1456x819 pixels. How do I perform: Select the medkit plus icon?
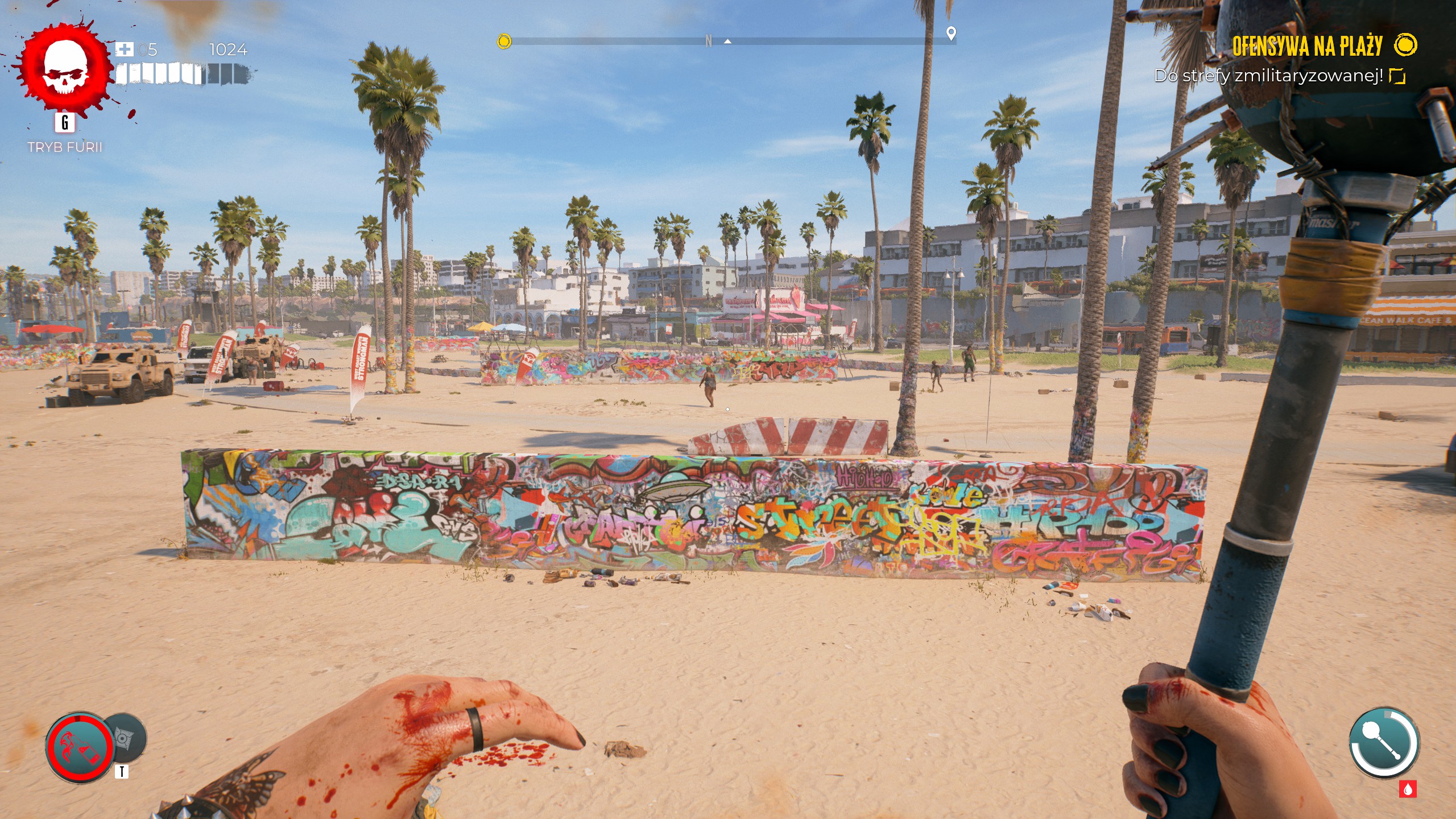click(124, 49)
